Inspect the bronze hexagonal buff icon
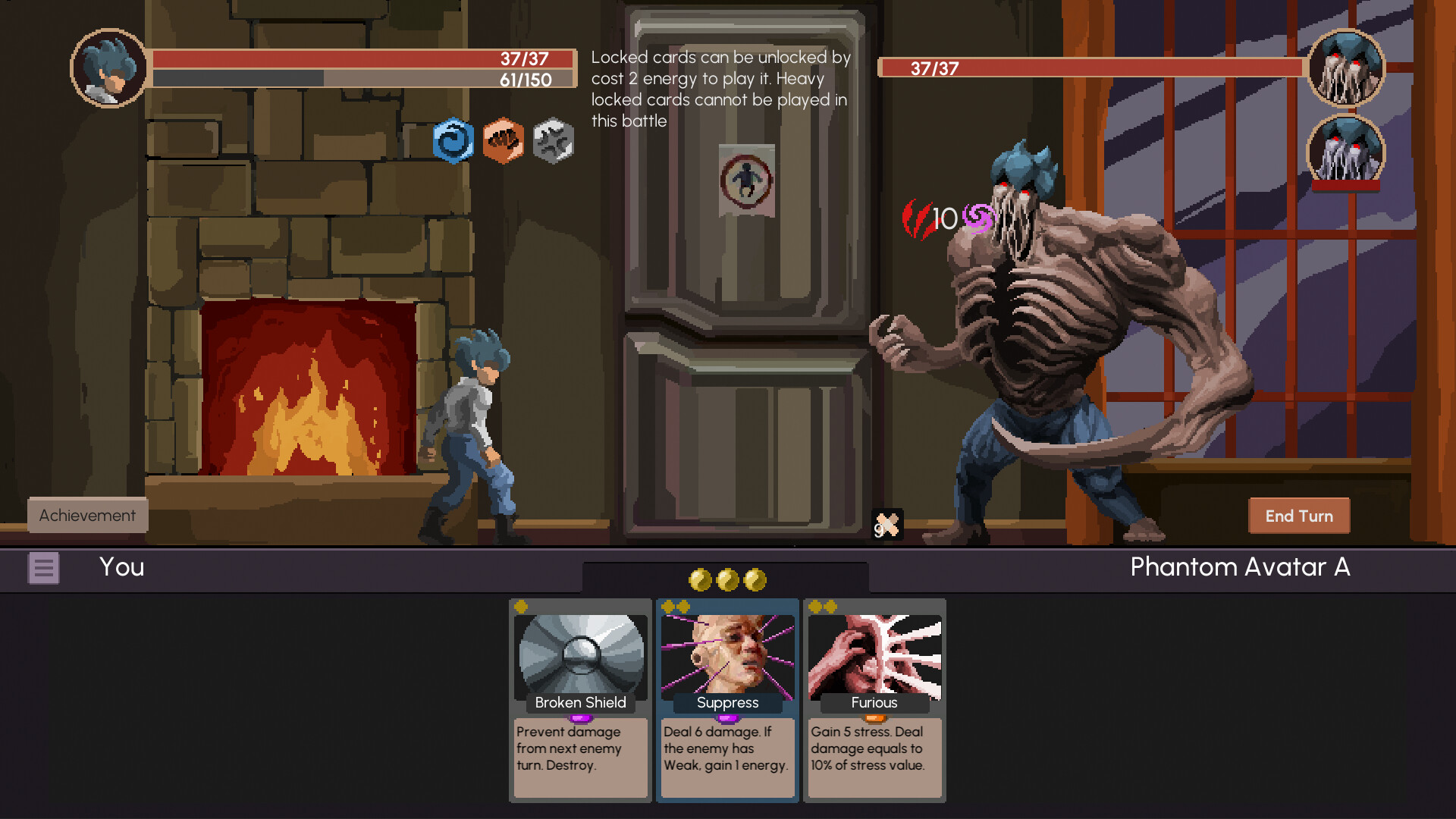The image size is (1456, 819). pyautogui.click(x=503, y=140)
